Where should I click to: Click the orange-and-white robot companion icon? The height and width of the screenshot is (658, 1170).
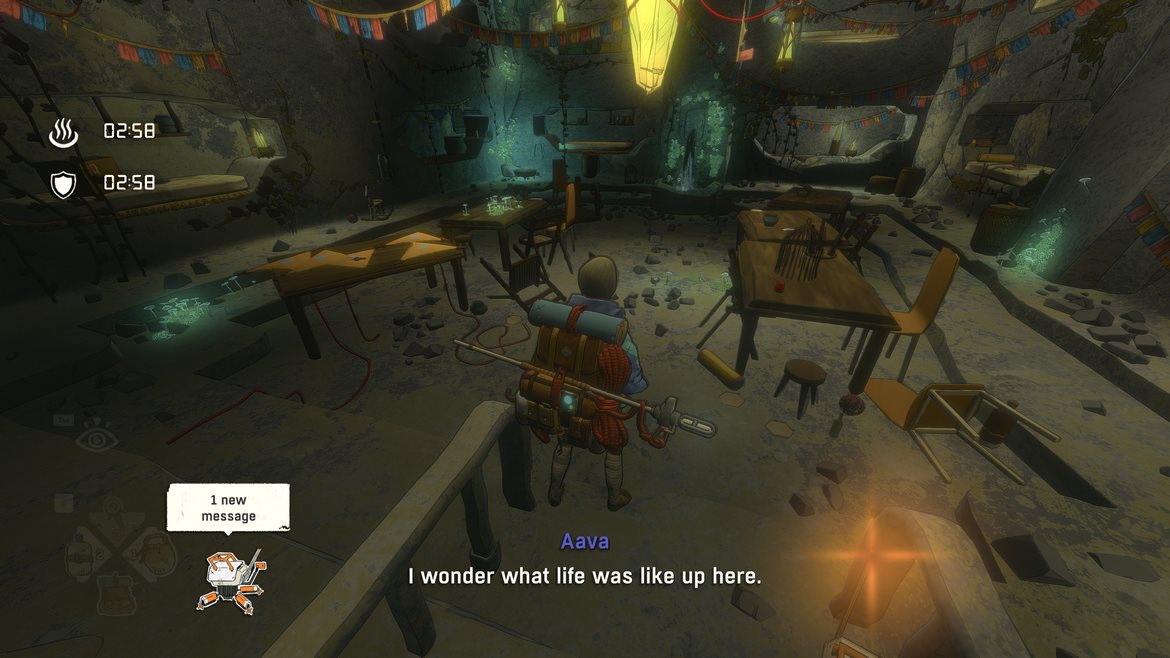tap(231, 581)
